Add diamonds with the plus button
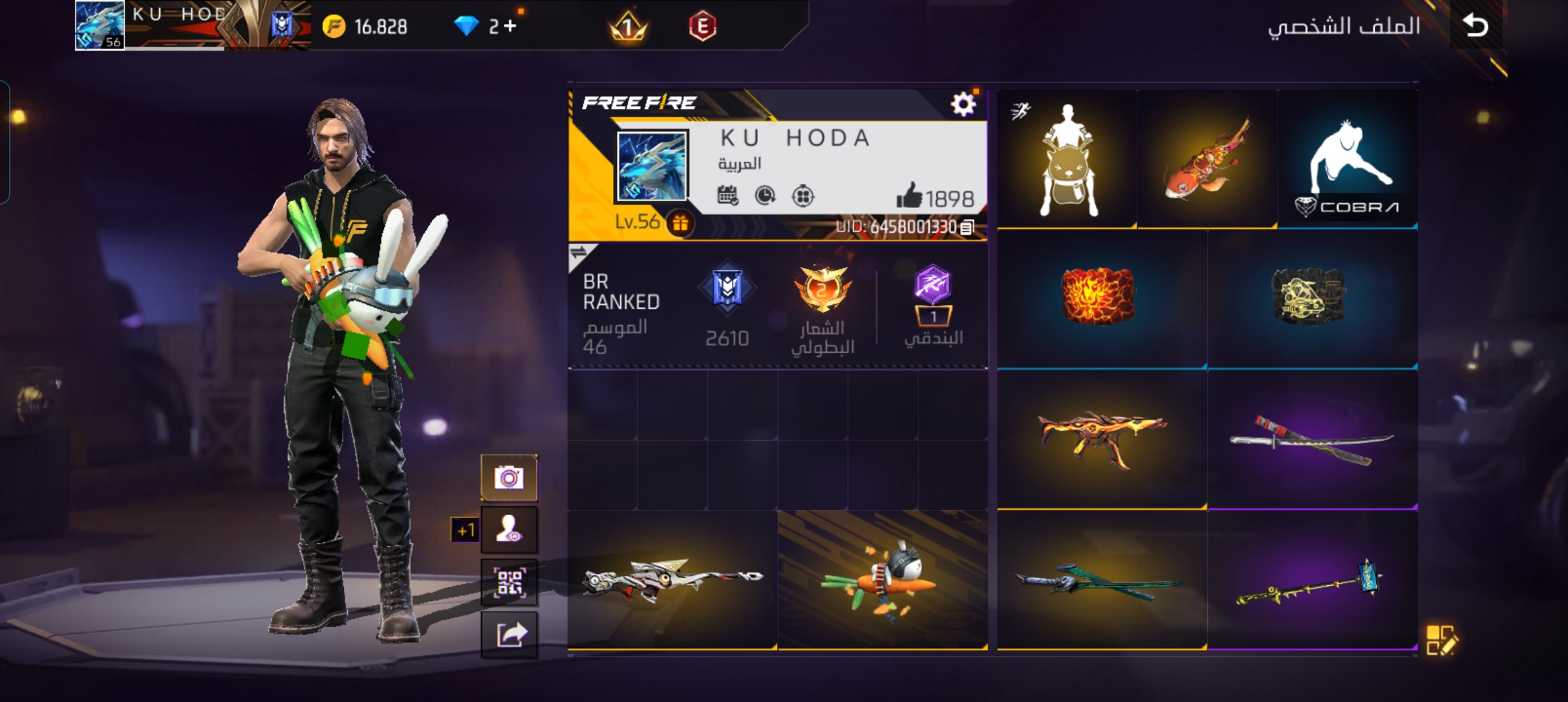 (510, 26)
